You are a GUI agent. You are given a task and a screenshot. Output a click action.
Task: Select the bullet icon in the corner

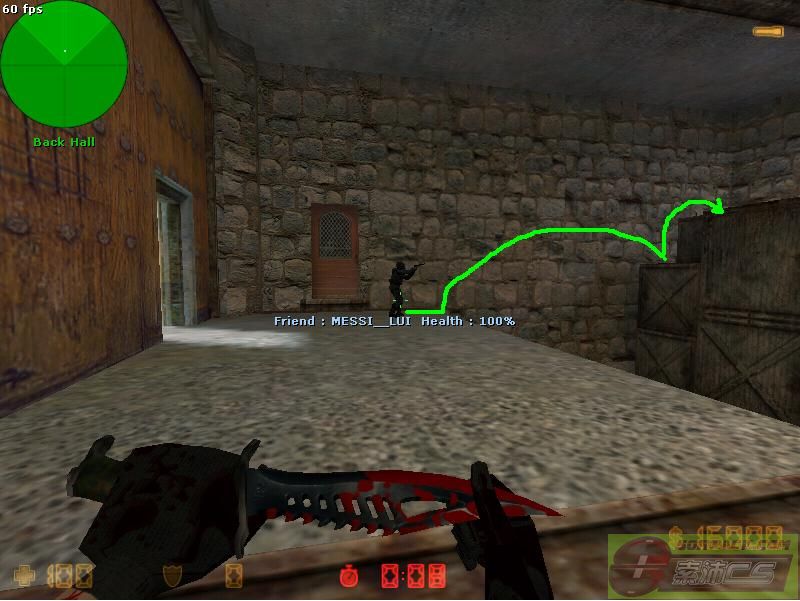click(x=768, y=33)
